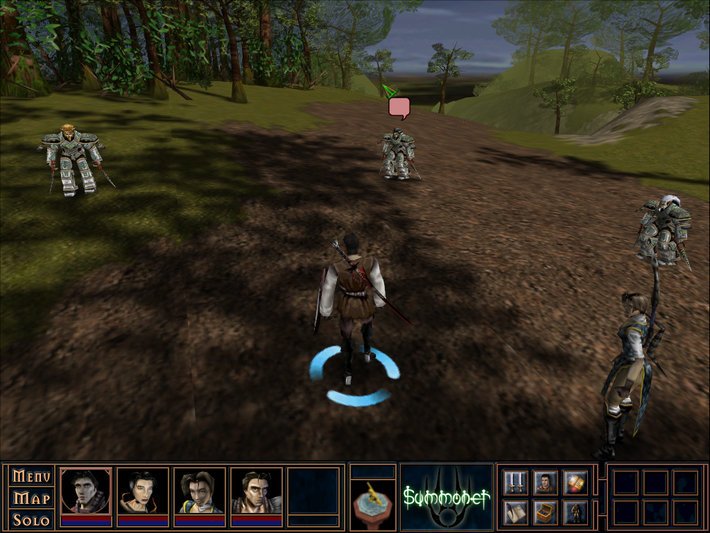Image resolution: width=710 pixels, height=533 pixels.
Task: Open the Menu button
Action: pos(32,477)
